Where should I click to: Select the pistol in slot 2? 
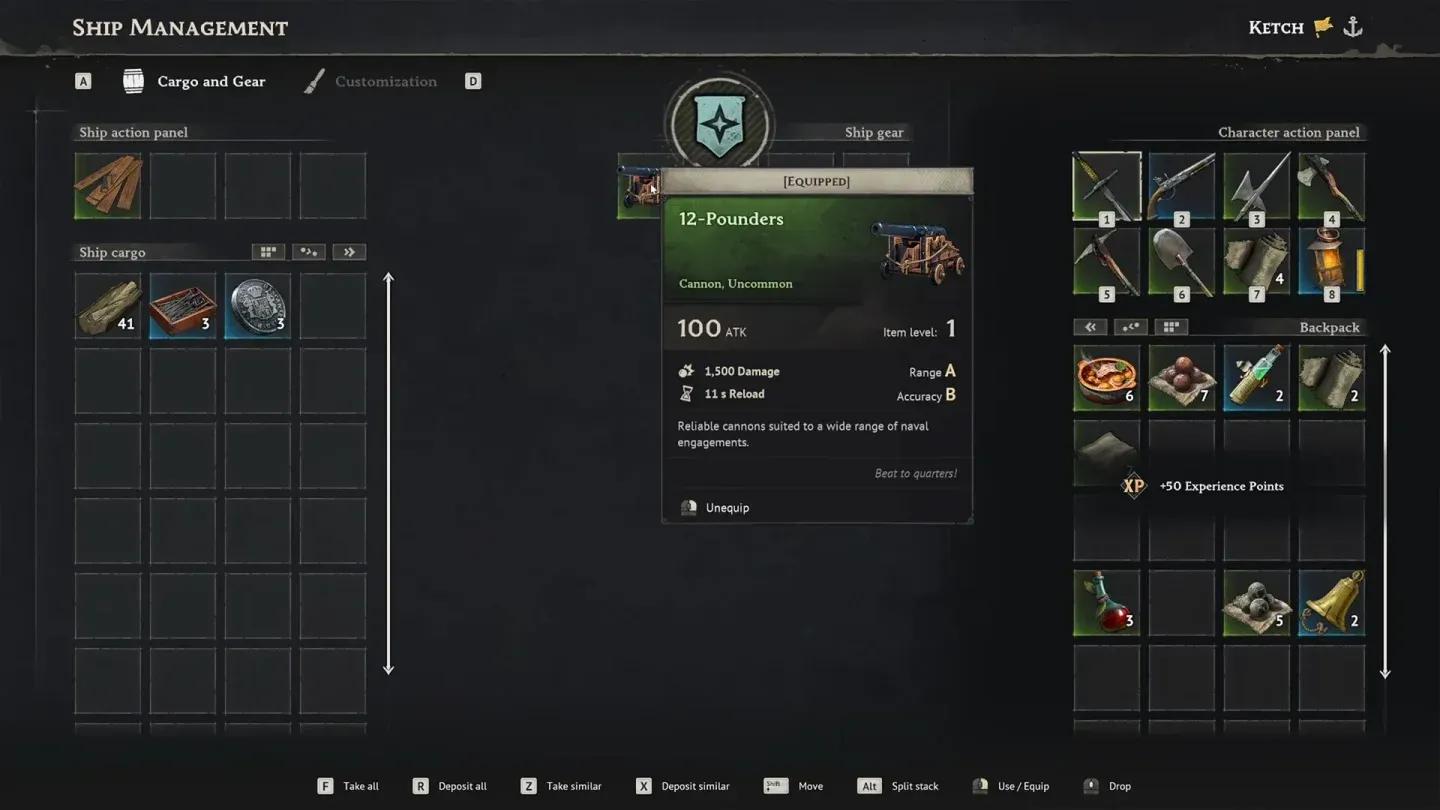[x=1181, y=186]
